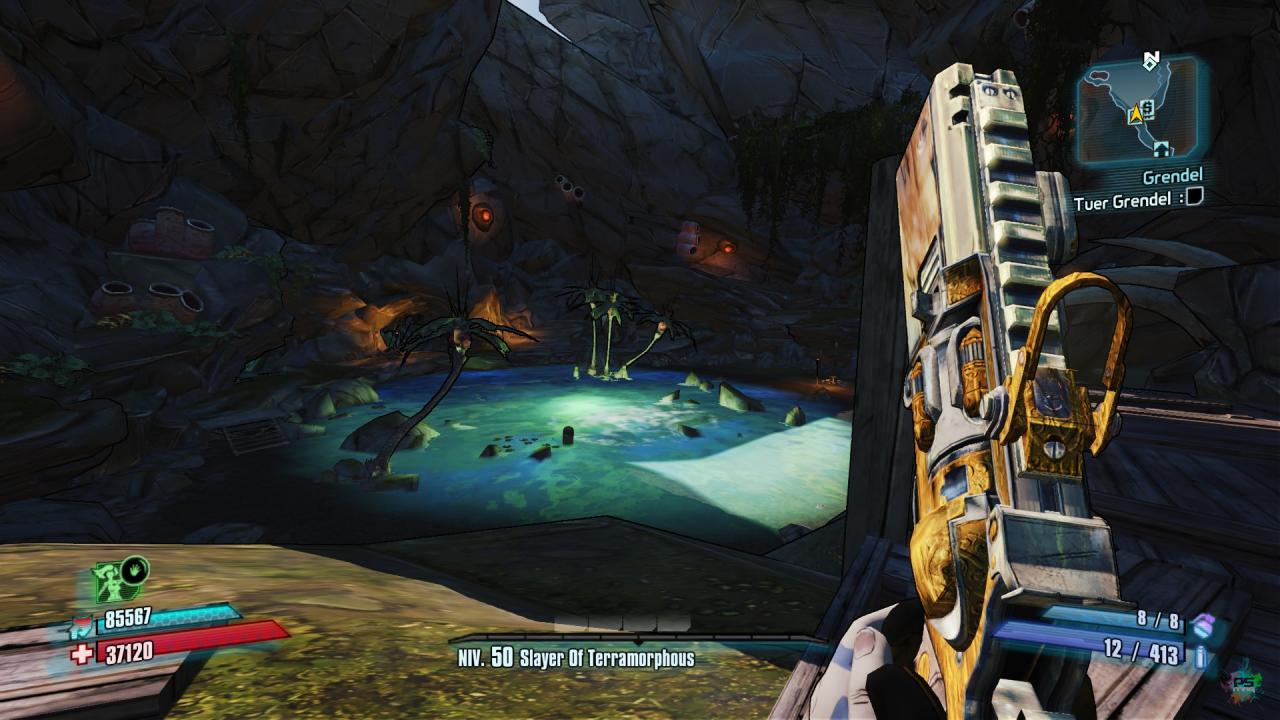1280x720 pixels.
Task: Open the minimap in the corner
Action: click(1138, 108)
